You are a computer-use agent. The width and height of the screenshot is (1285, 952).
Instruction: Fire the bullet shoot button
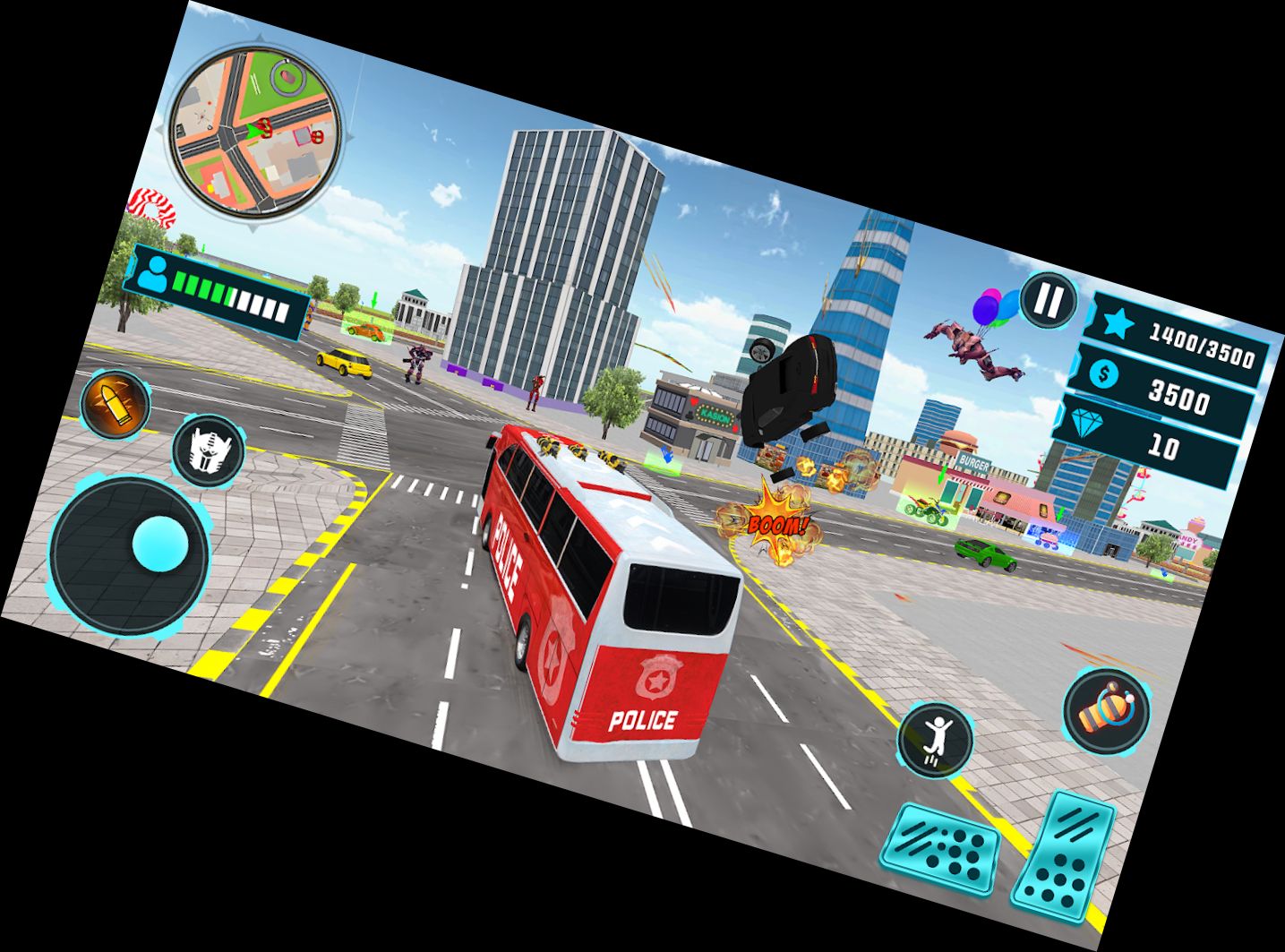(116, 403)
